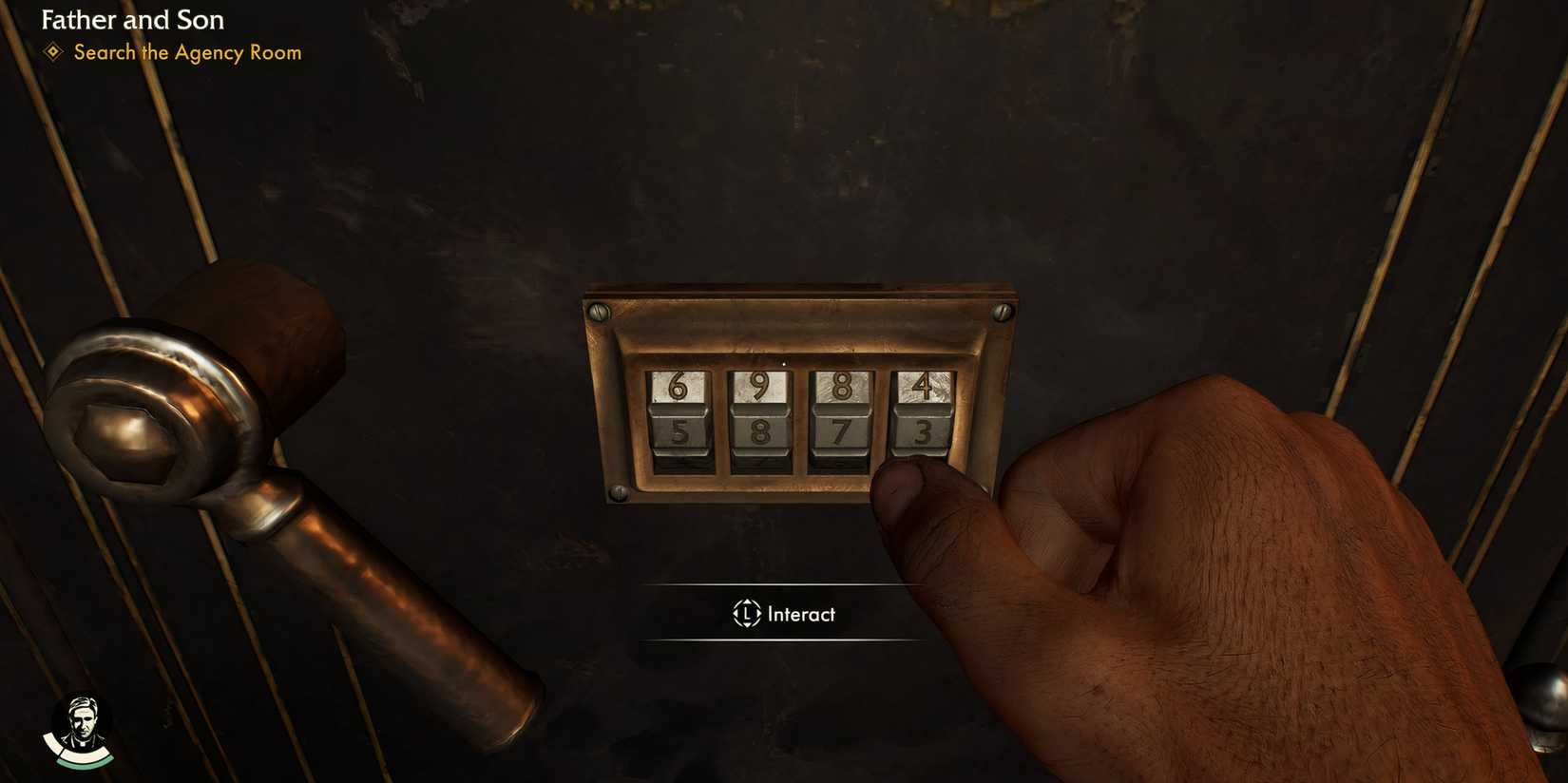This screenshot has height=783, width=1568.
Task: Open the Father and Son quest title
Action: pyautogui.click(x=132, y=19)
